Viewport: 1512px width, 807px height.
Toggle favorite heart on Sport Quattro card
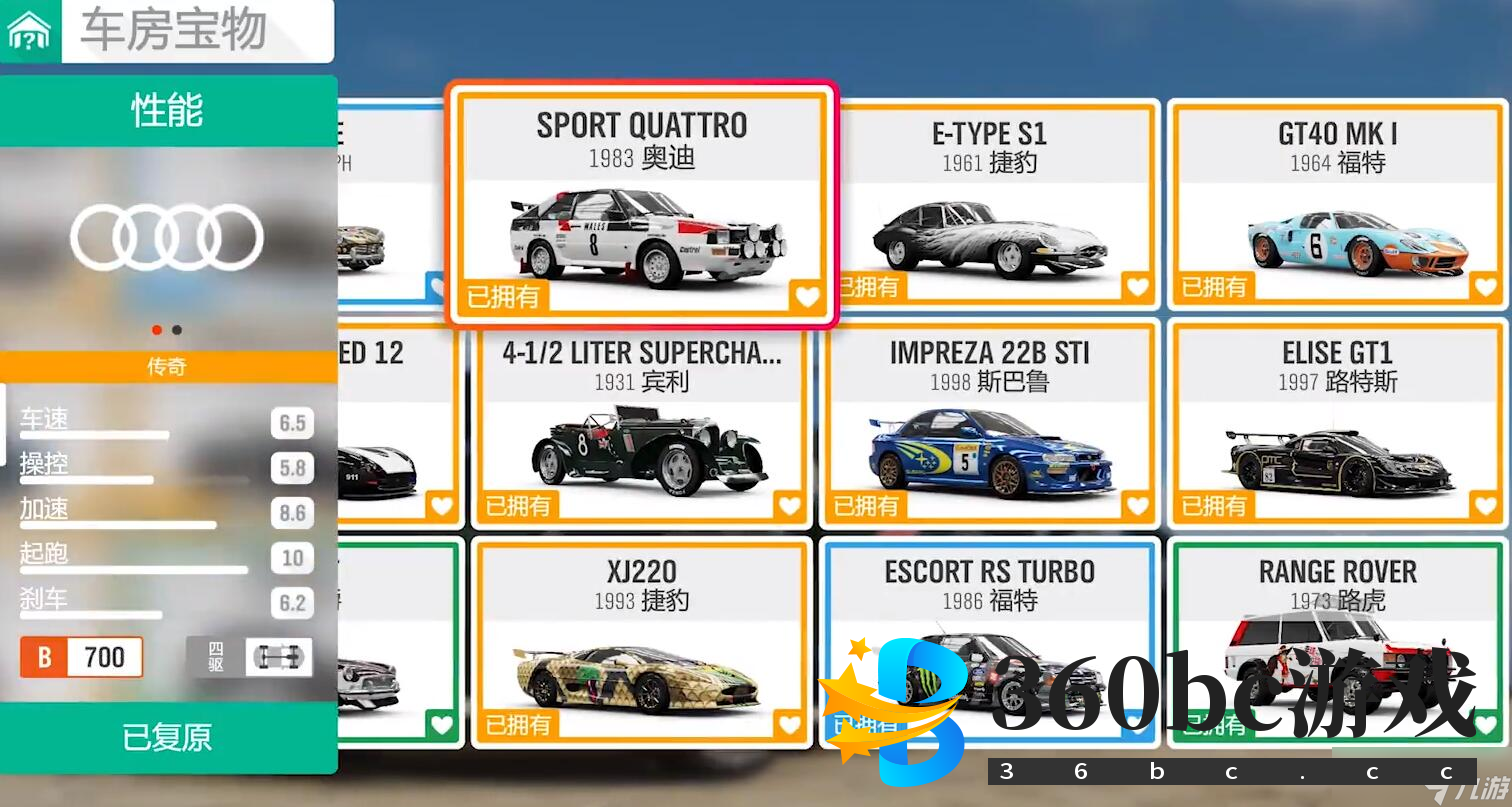[806, 296]
